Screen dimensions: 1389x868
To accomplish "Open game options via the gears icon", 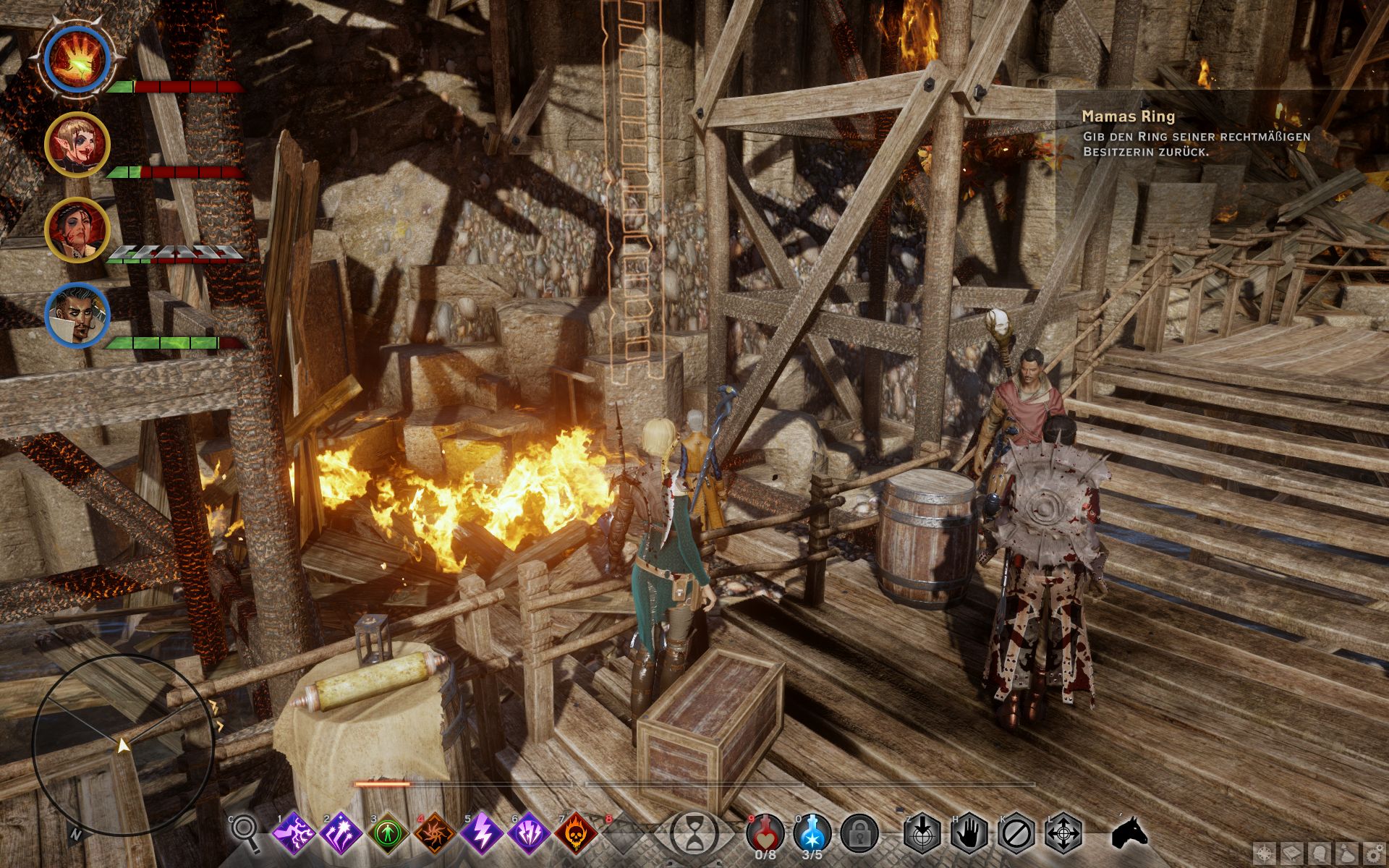I will [x=1374, y=854].
